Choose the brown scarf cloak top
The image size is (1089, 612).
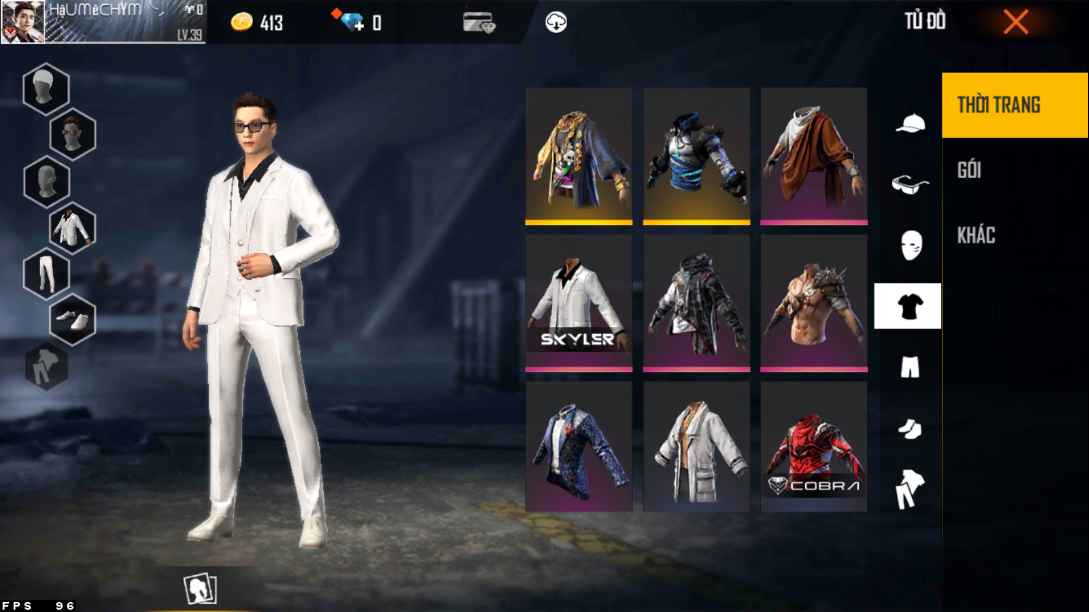pyautogui.click(x=814, y=155)
